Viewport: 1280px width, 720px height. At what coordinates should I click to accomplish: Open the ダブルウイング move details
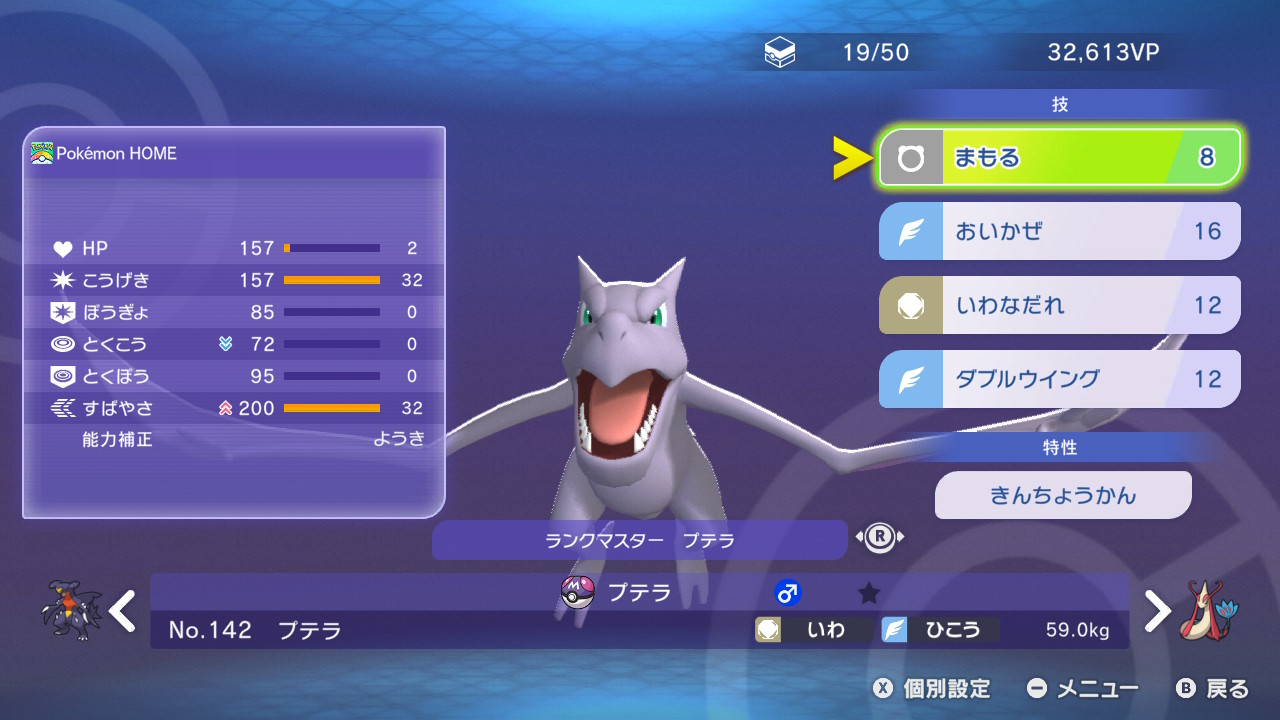(1059, 379)
